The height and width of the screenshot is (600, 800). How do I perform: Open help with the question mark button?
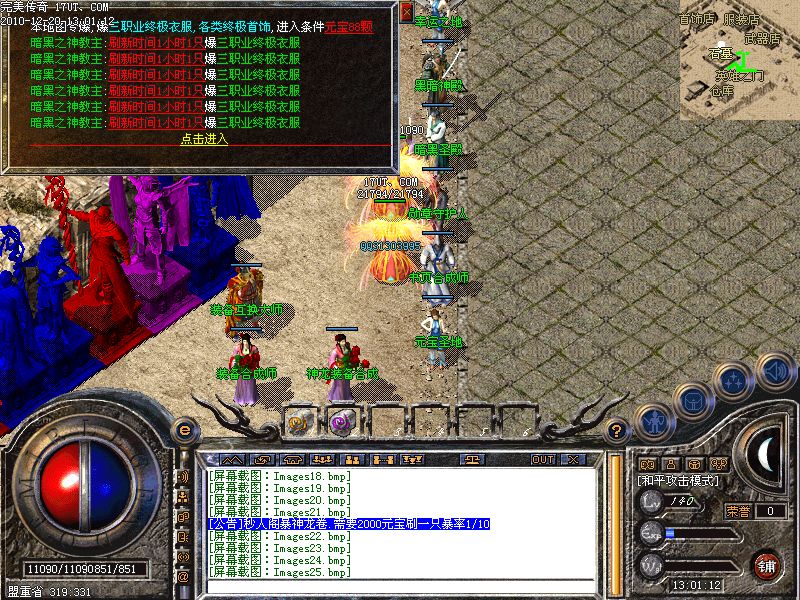pyautogui.click(x=618, y=431)
